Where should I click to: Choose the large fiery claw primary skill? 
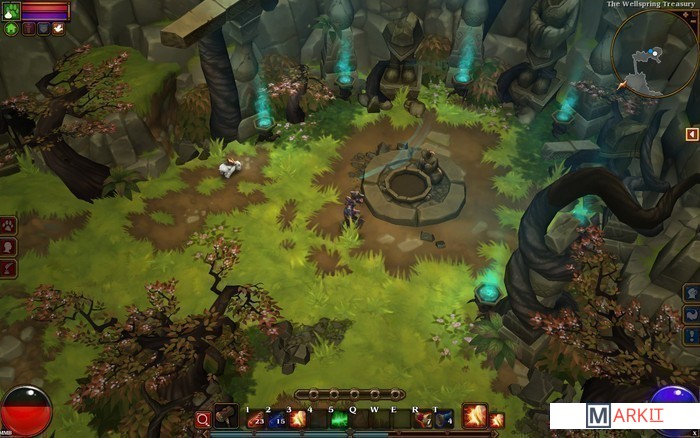(474, 415)
